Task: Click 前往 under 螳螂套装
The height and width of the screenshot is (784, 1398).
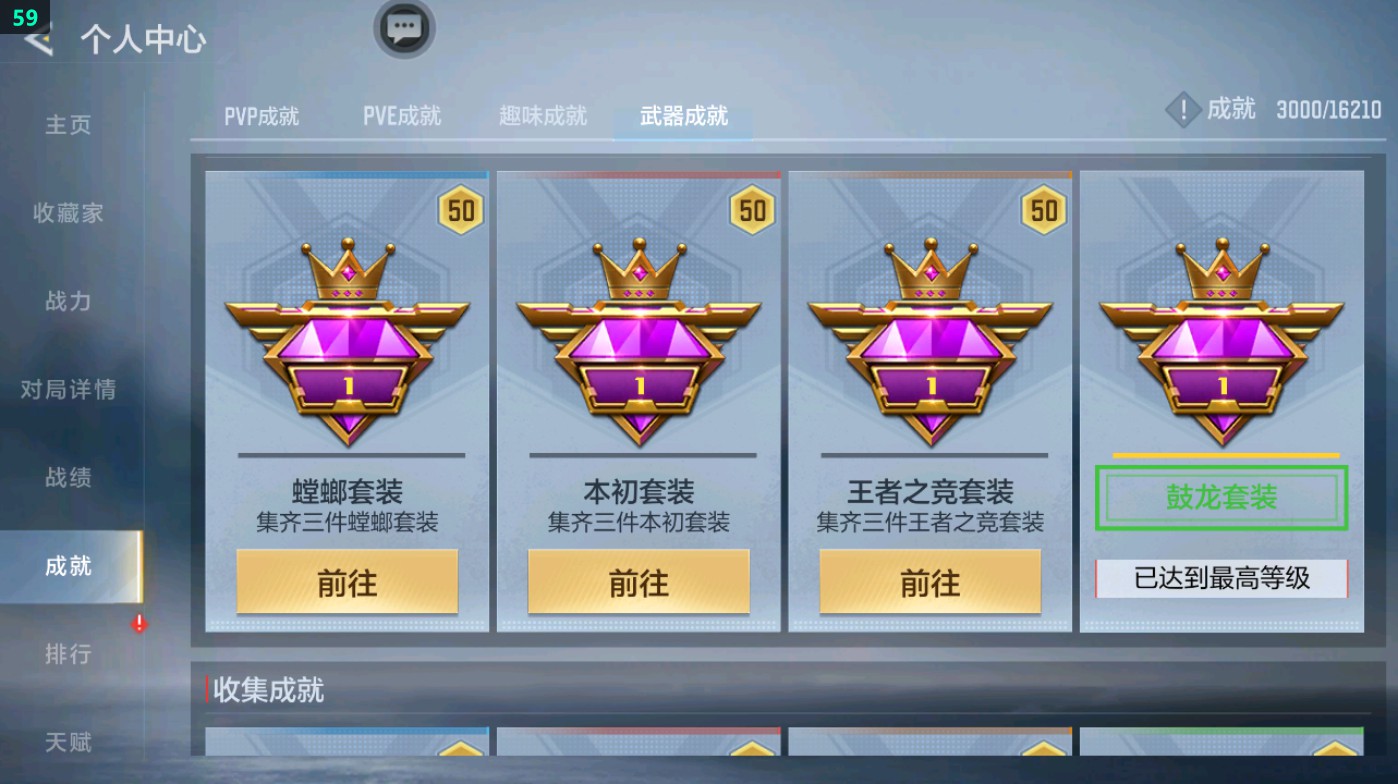Action: pos(346,581)
